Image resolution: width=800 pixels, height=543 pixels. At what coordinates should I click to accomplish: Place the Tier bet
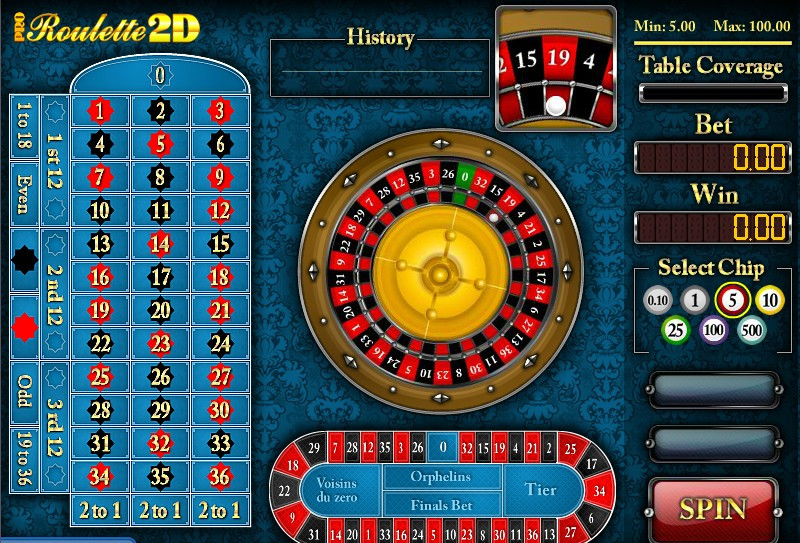541,490
